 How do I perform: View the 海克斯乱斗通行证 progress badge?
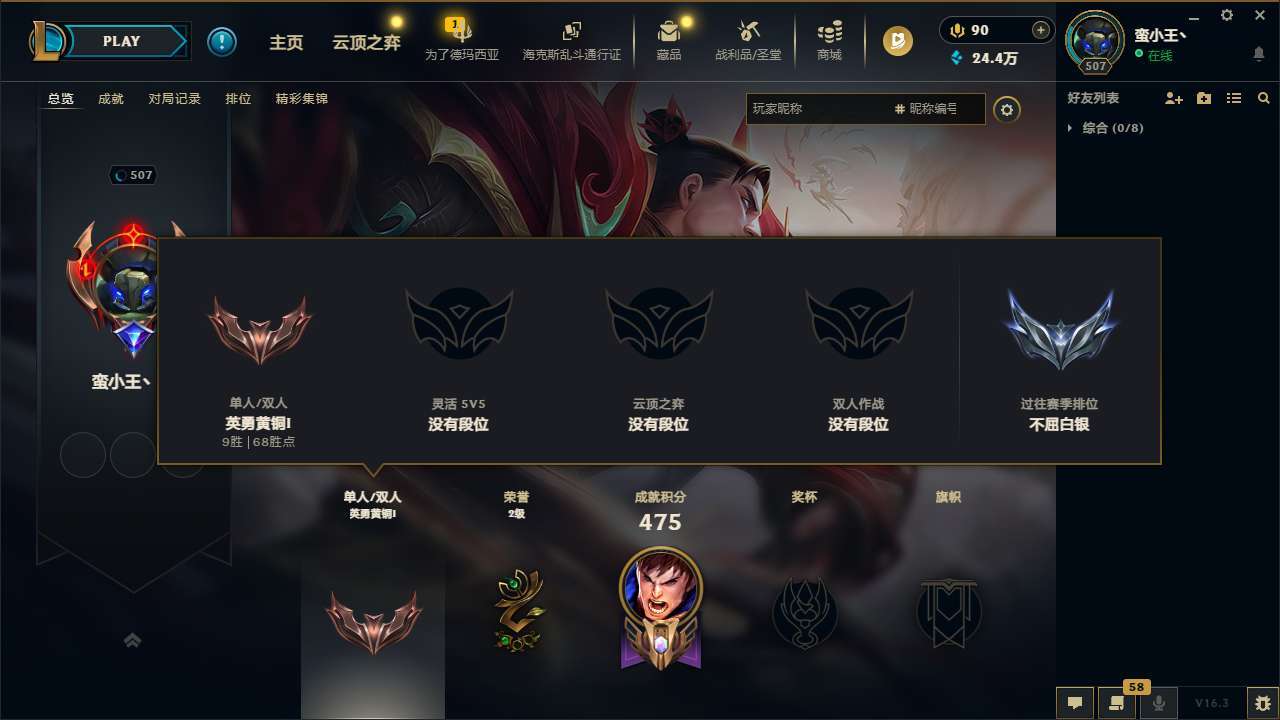[x=571, y=40]
